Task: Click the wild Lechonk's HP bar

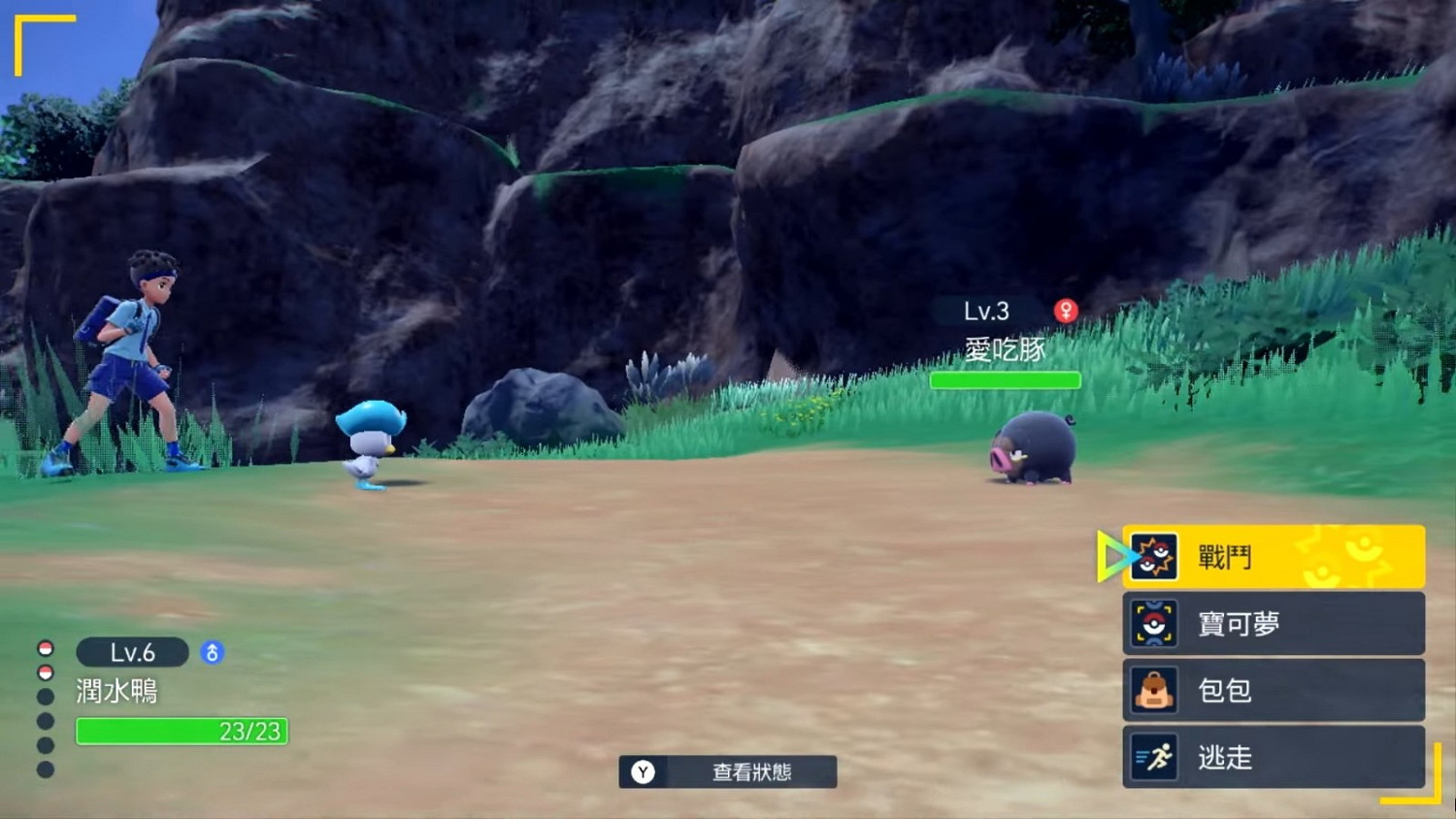Action: pos(1005,379)
